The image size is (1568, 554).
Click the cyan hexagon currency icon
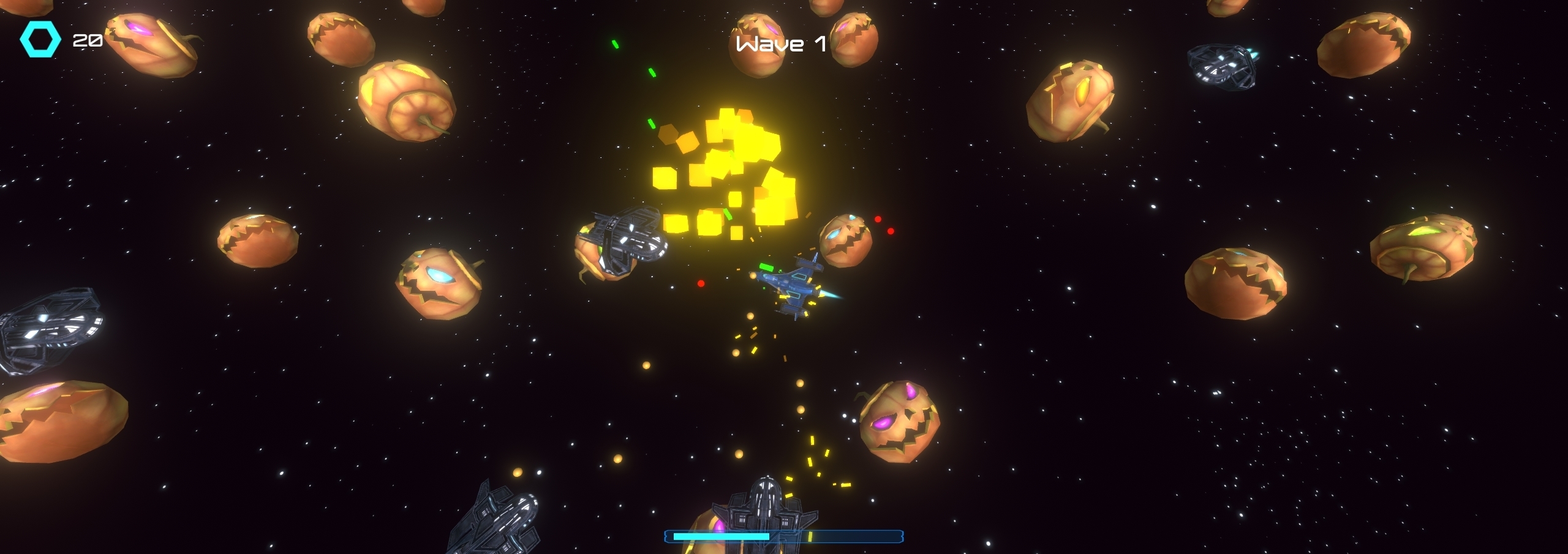tap(40, 40)
